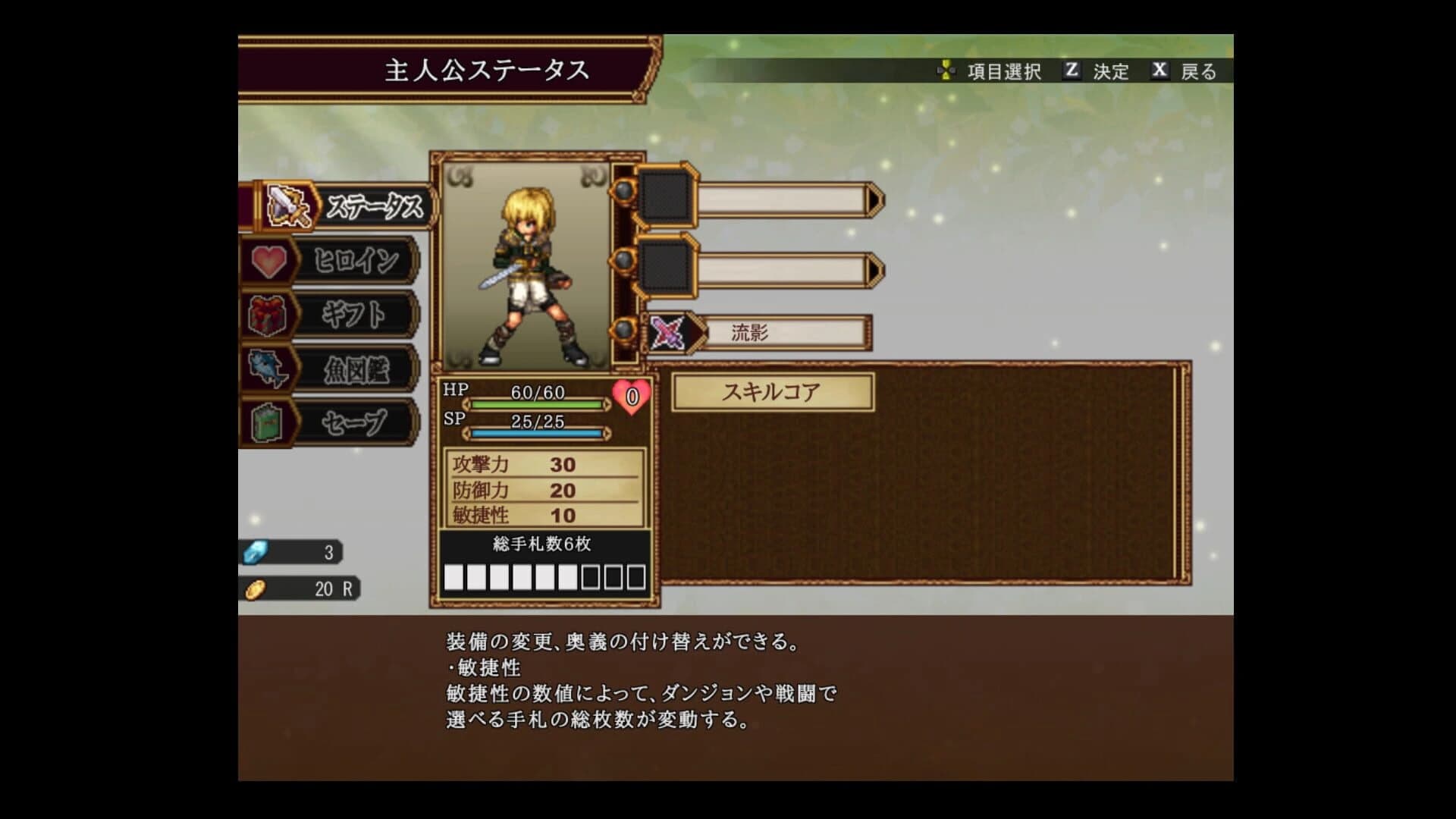Click the top empty equipment slot
This screenshot has height=819, width=1456.
(x=666, y=199)
